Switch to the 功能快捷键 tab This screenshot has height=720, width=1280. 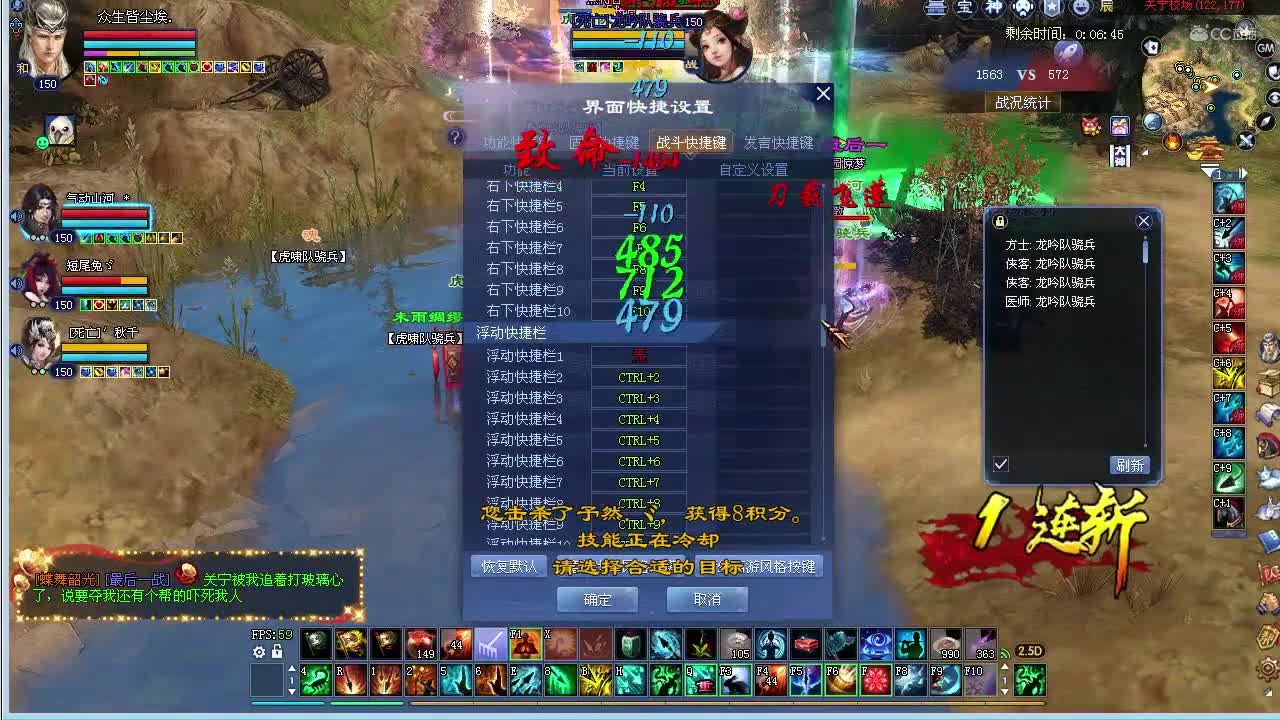click(x=505, y=142)
